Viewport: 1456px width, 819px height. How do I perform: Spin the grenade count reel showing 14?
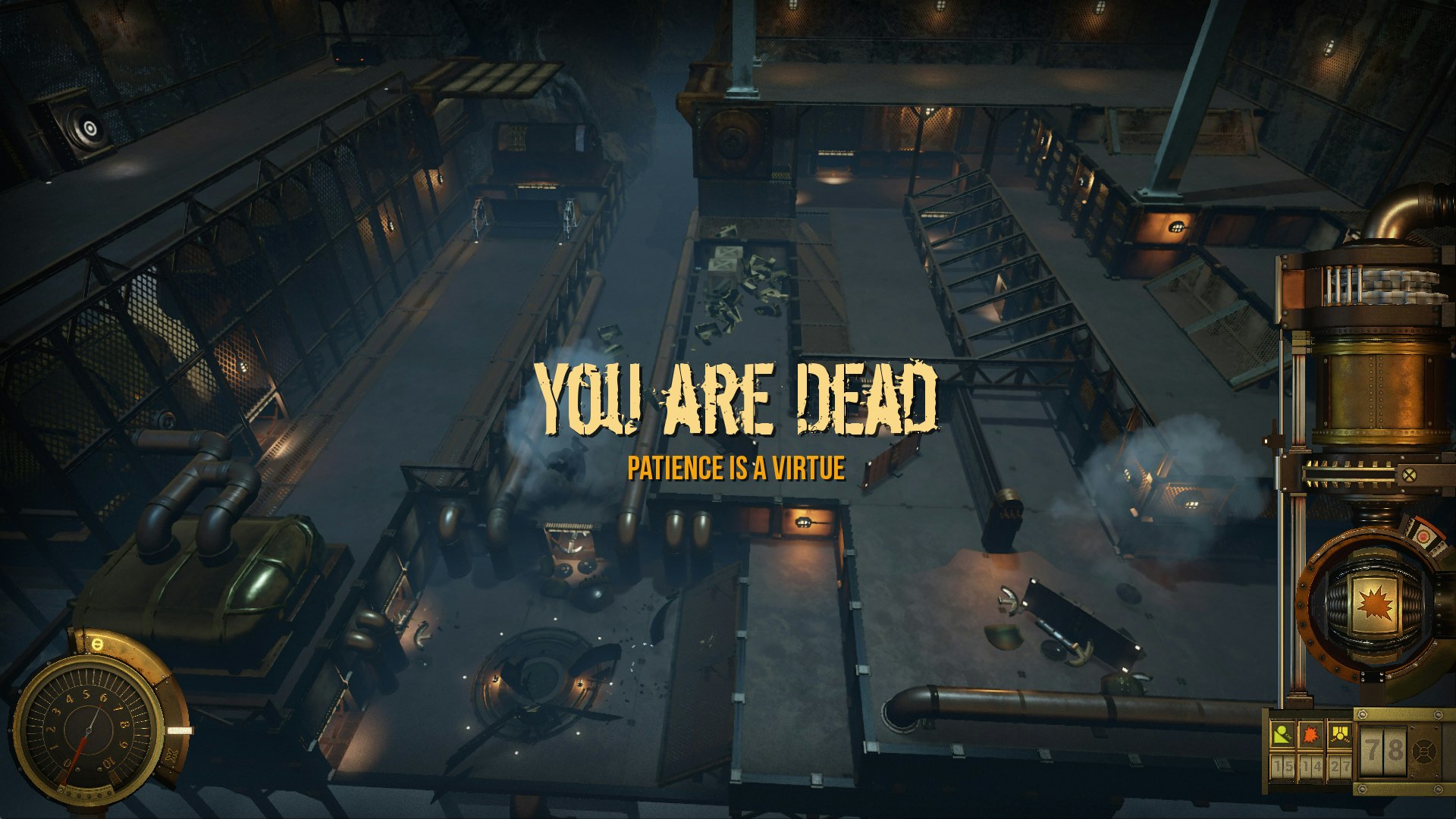click(x=1312, y=766)
